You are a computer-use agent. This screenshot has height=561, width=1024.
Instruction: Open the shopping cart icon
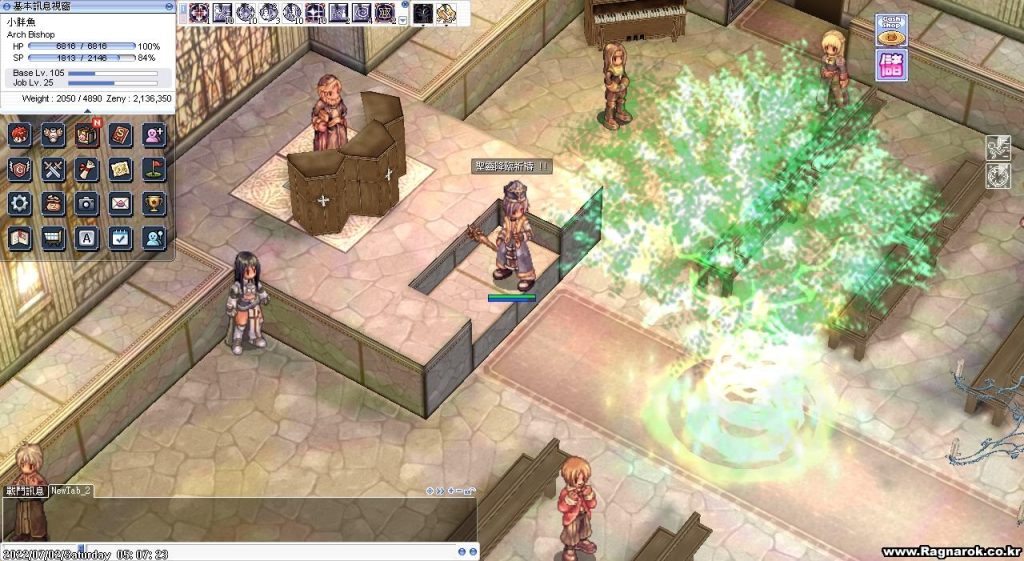click(x=54, y=237)
